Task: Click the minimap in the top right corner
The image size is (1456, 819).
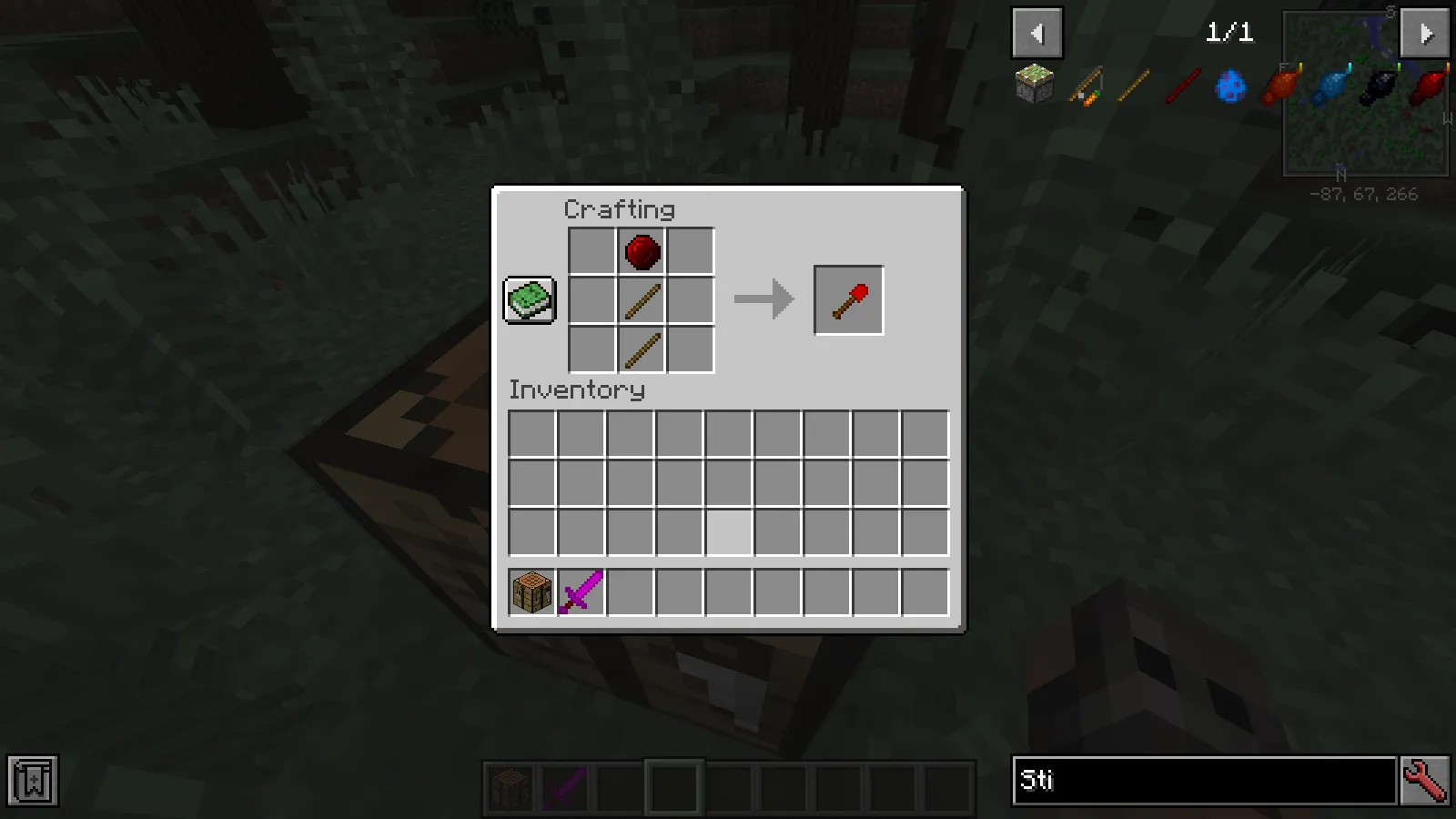Action: point(1365,91)
